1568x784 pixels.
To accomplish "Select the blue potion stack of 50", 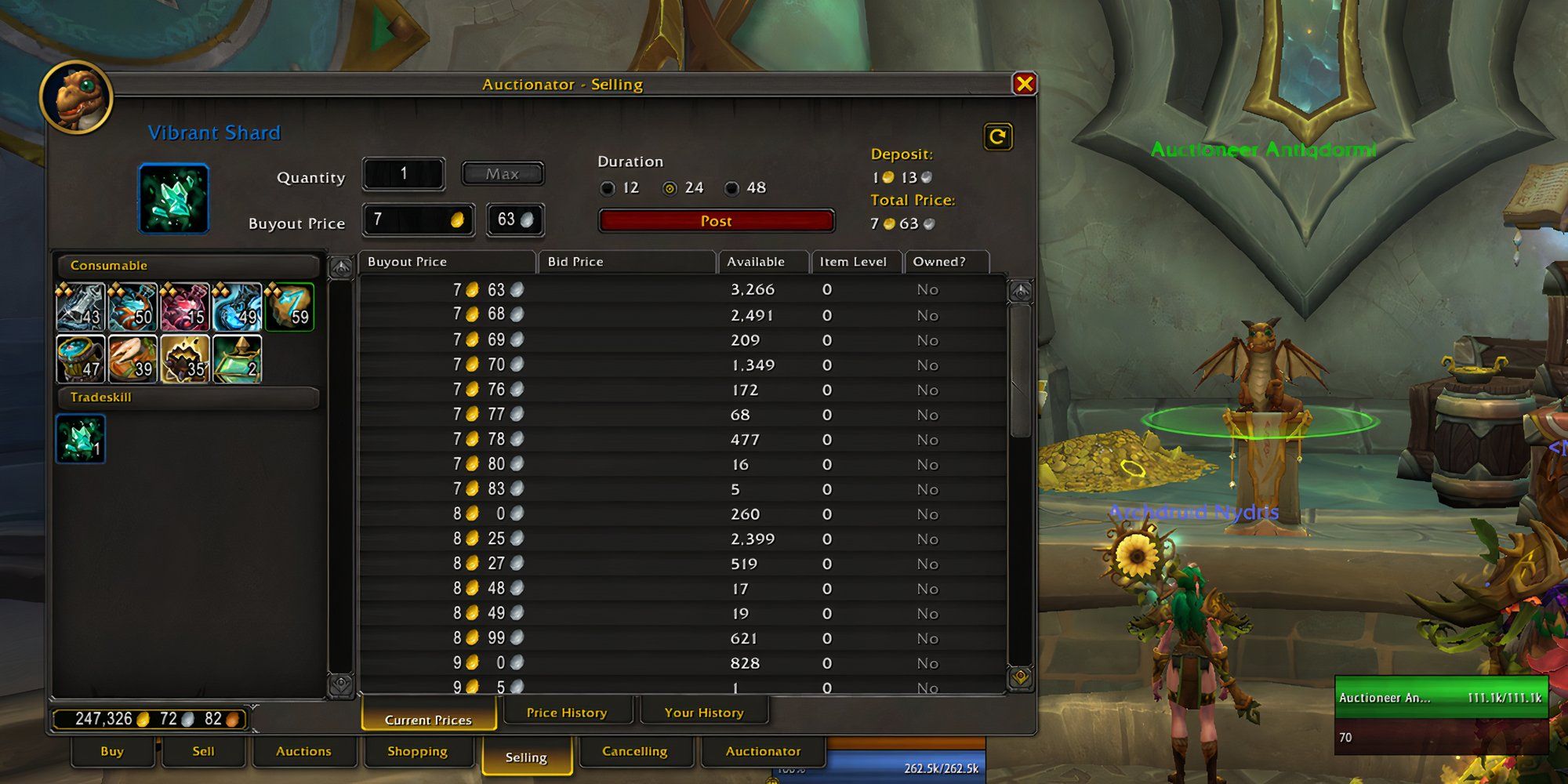I will pos(132,308).
